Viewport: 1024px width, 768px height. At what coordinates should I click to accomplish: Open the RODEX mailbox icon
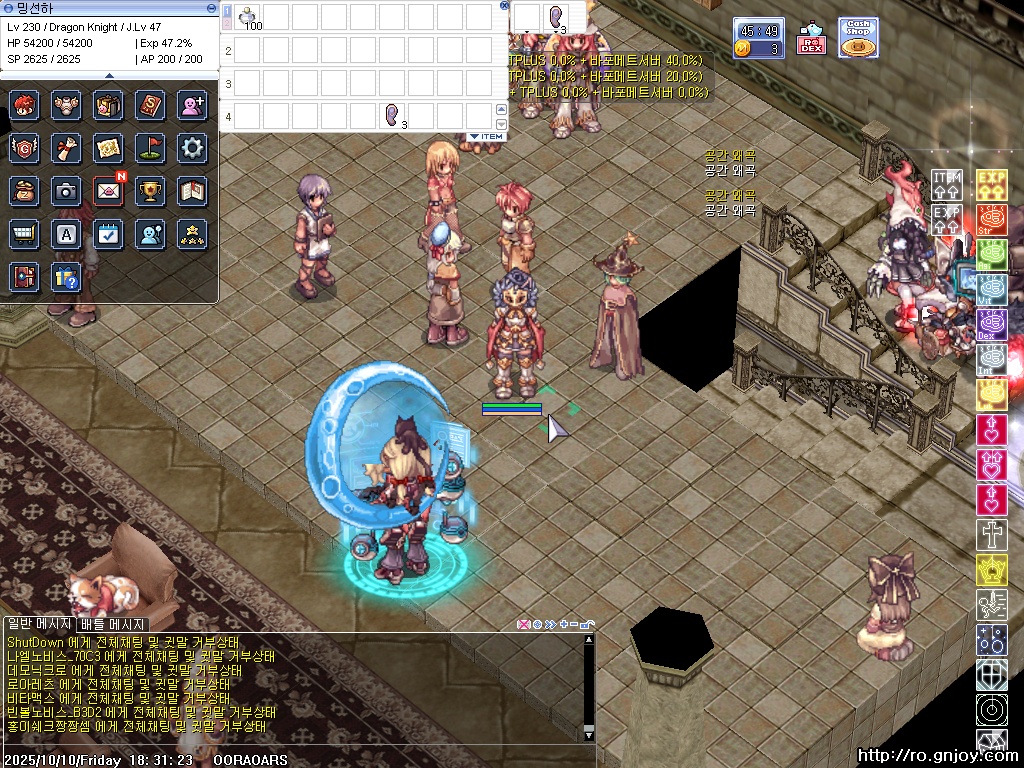(x=811, y=38)
